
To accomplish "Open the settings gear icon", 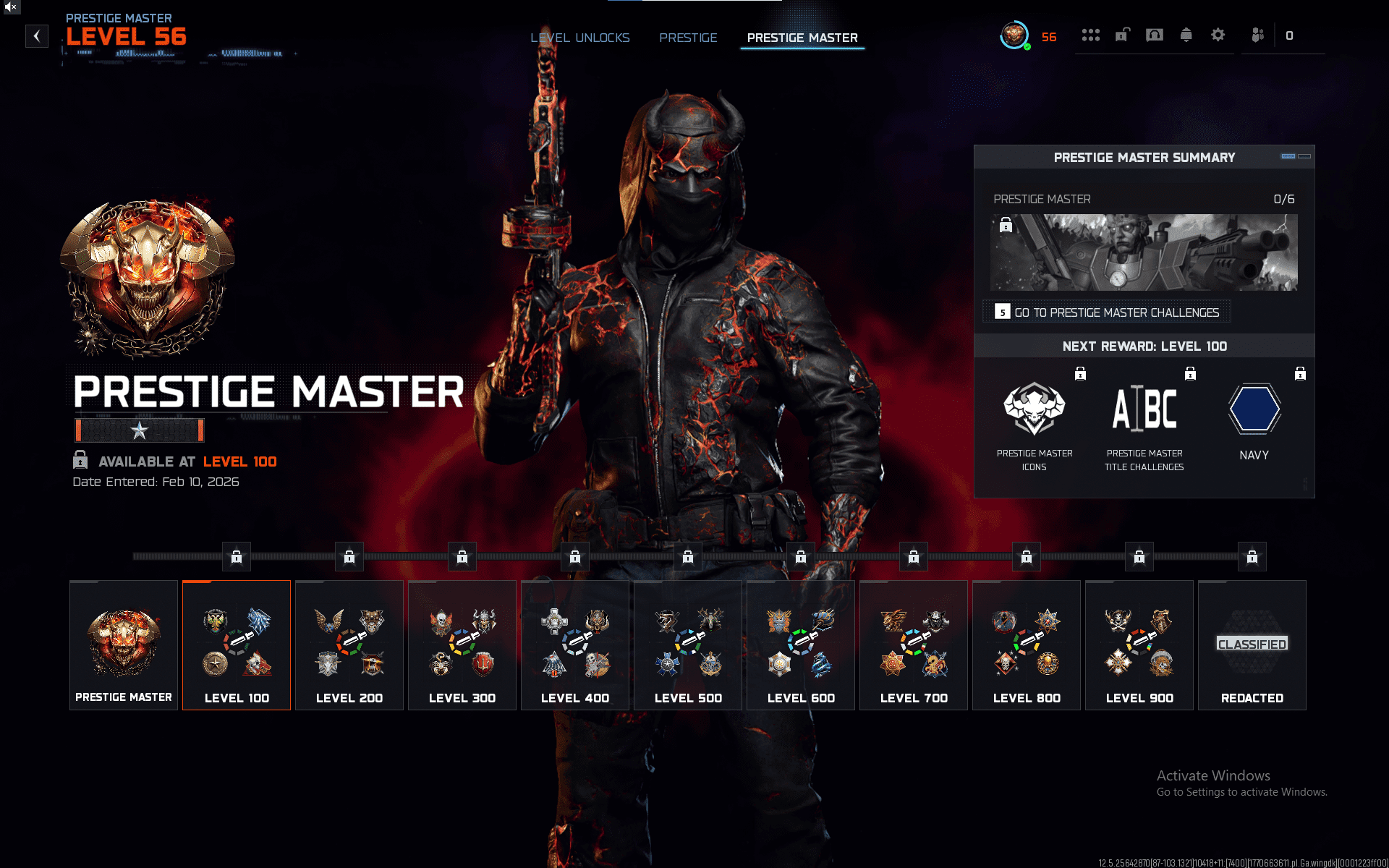I will (1218, 35).
